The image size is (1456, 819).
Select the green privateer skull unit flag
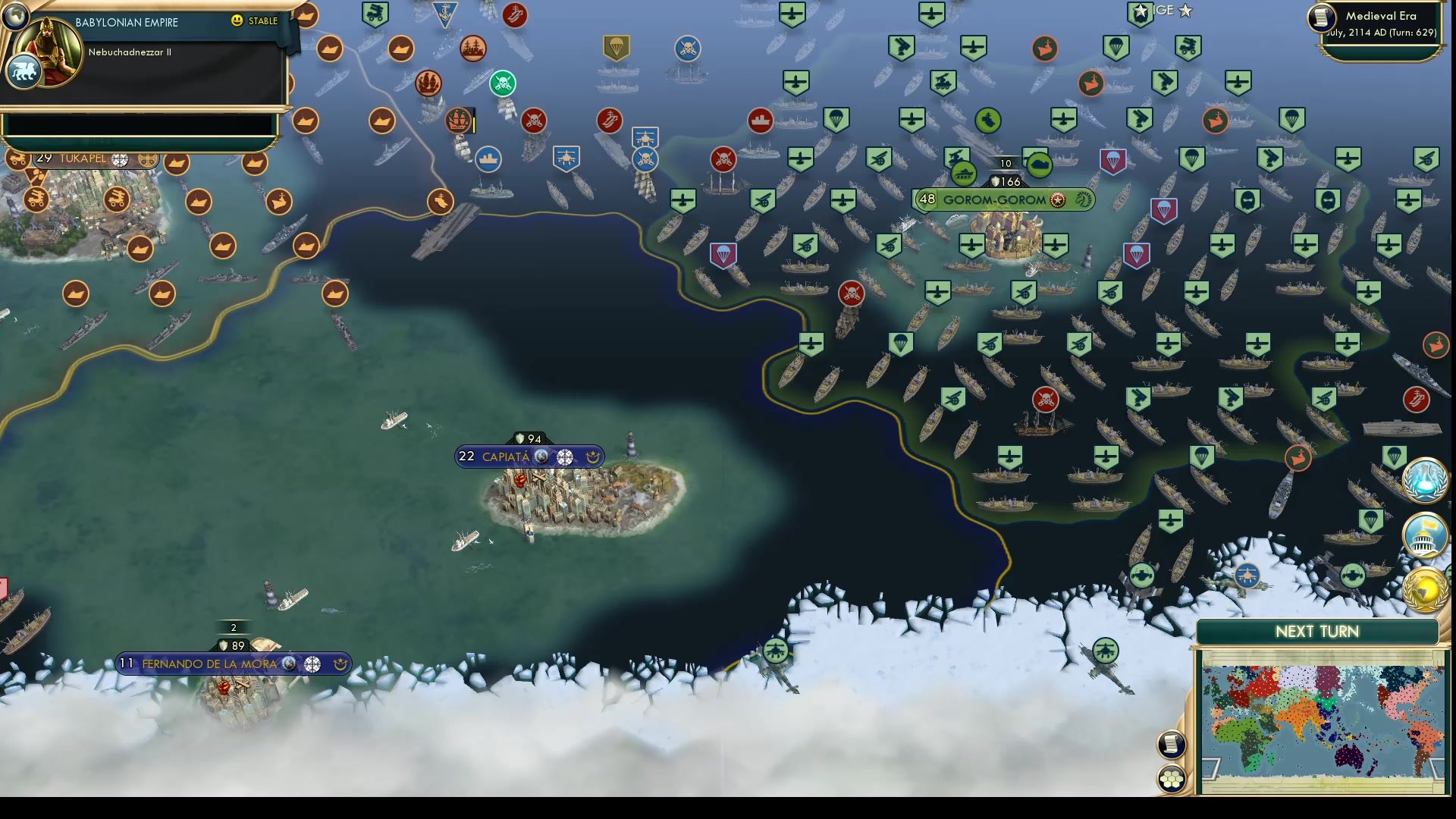[x=504, y=84]
